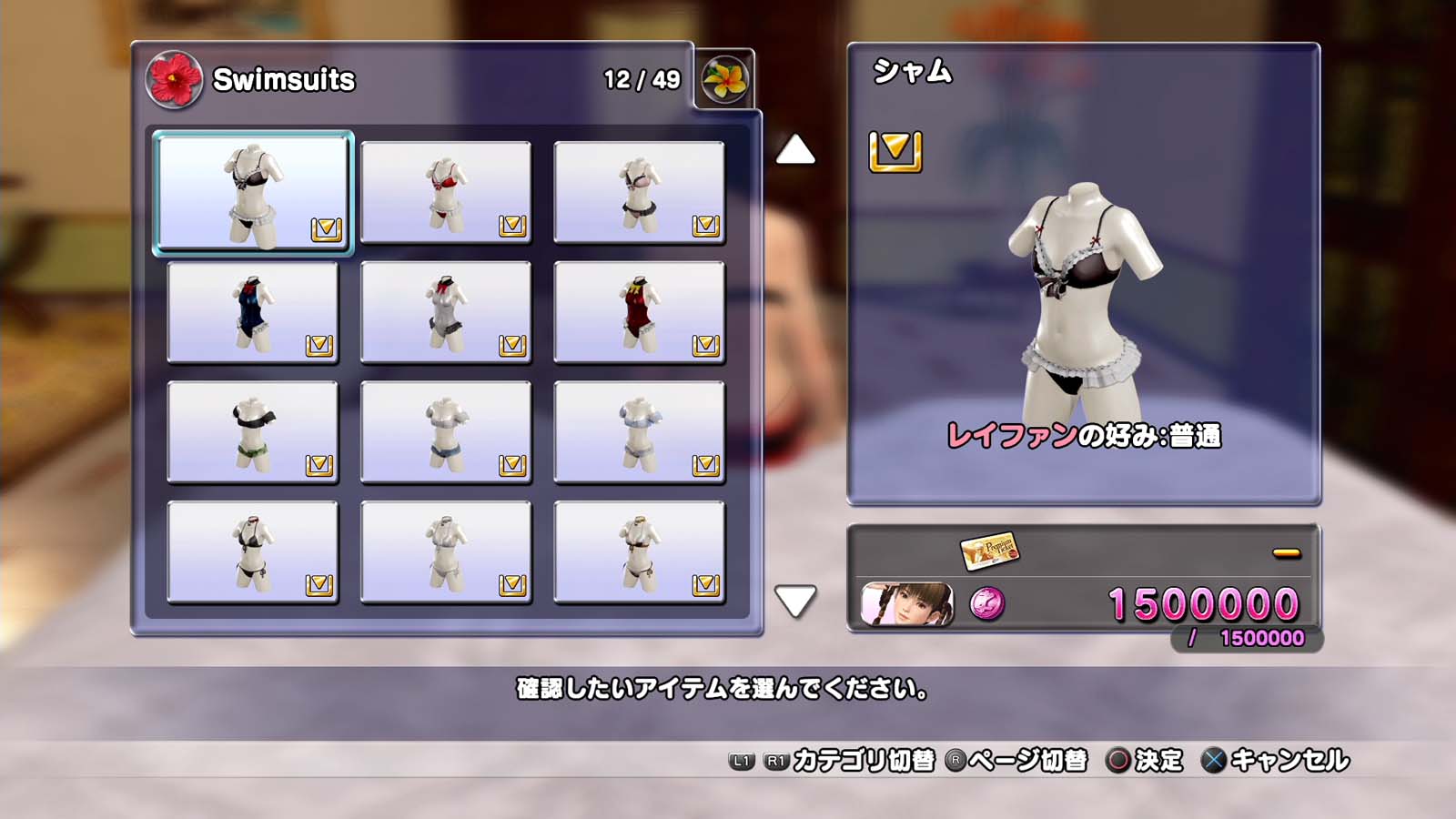Choose the red bikini swimsuit

pos(446,192)
